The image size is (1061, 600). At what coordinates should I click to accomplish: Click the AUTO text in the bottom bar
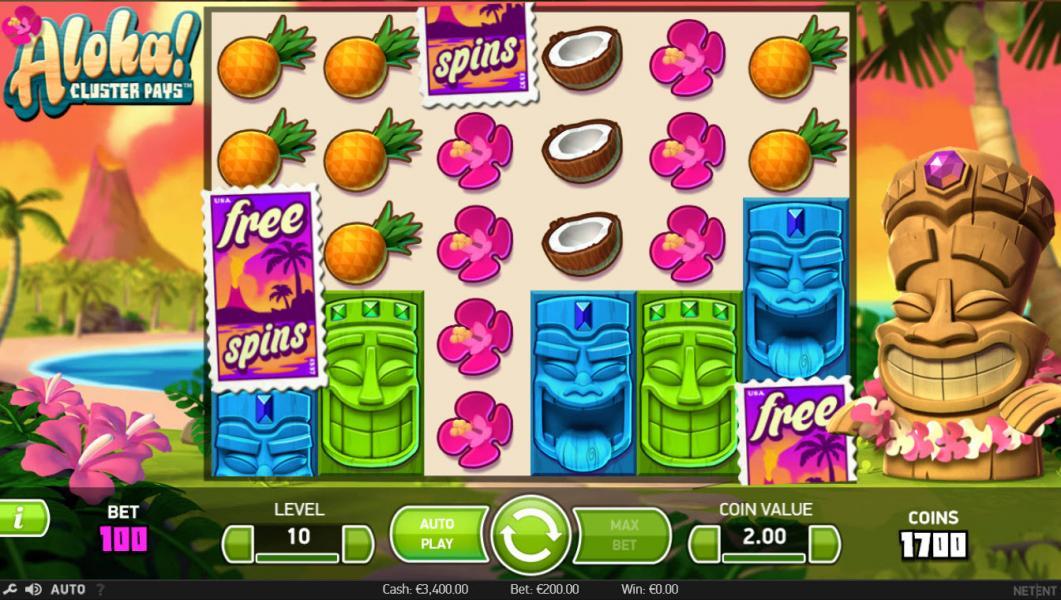(x=67, y=590)
